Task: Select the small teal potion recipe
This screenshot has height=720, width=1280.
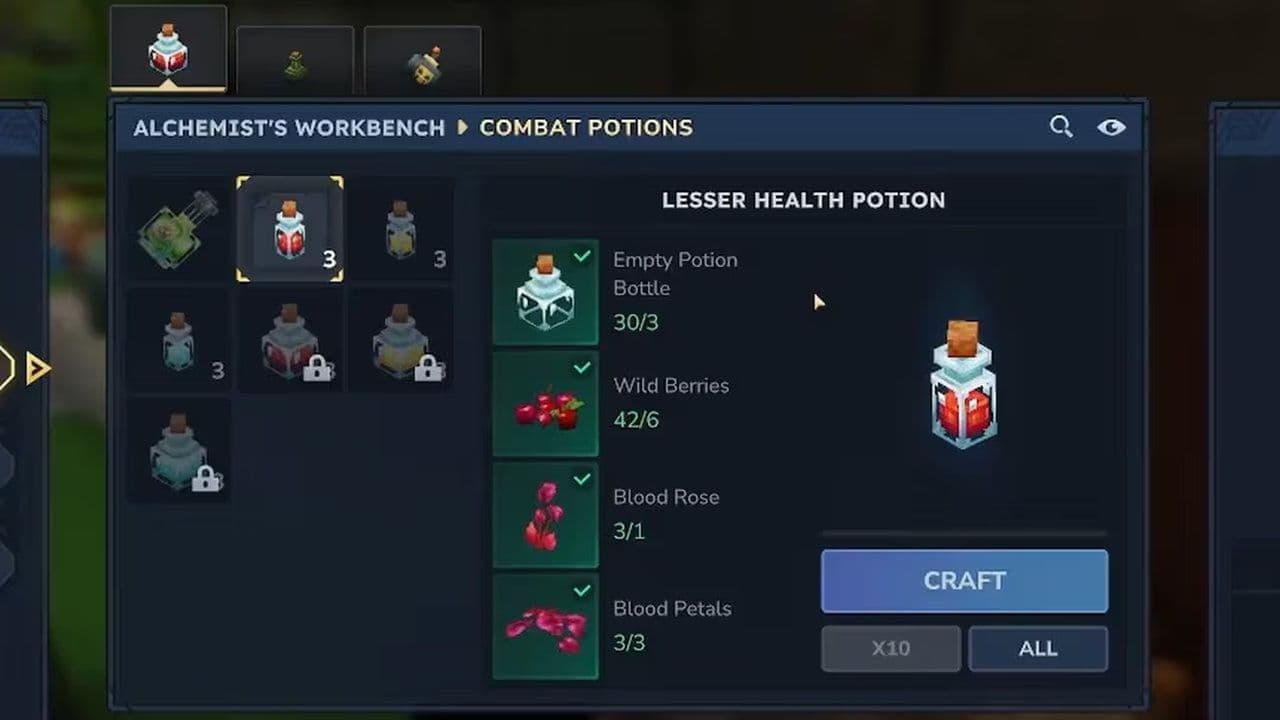Action: click(x=177, y=341)
